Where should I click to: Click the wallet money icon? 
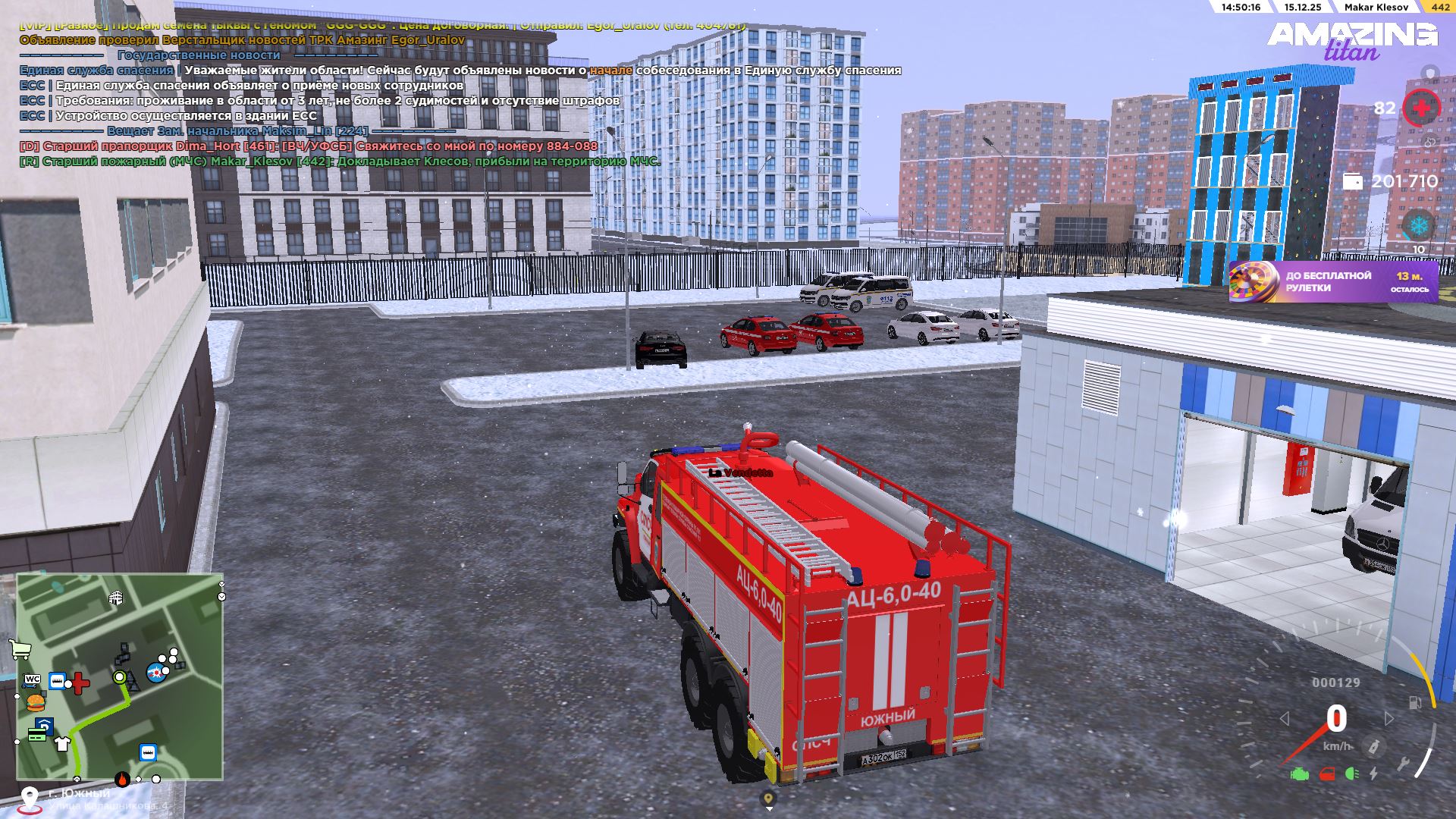point(1352,181)
